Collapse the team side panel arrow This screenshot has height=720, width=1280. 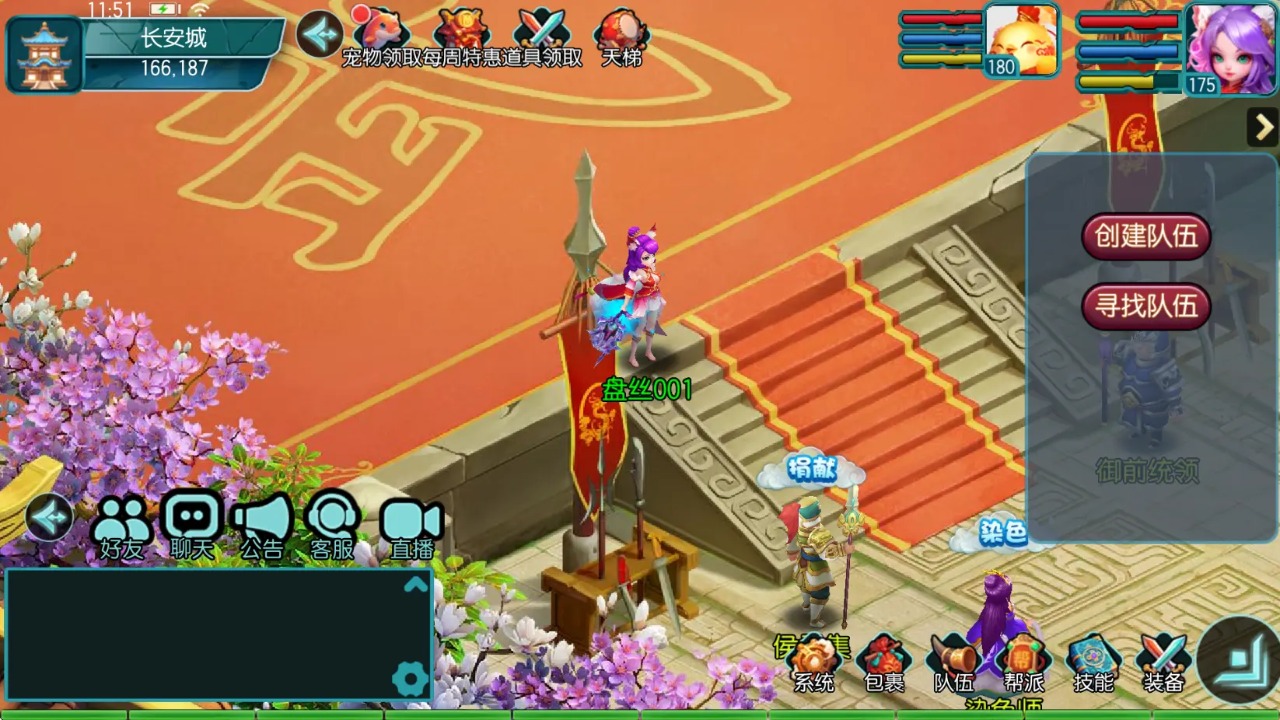[1263, 127]
